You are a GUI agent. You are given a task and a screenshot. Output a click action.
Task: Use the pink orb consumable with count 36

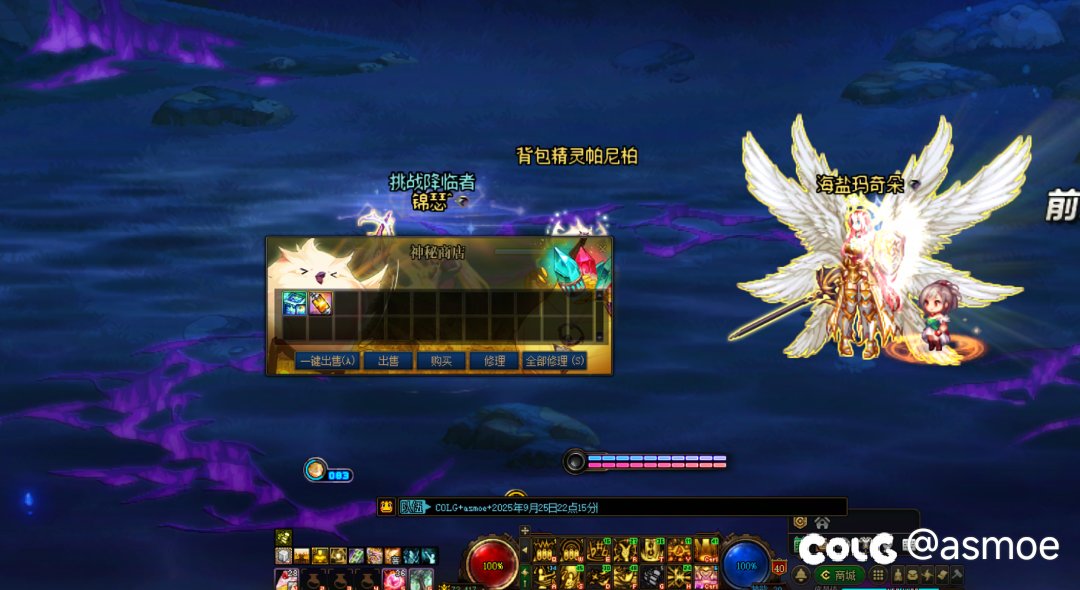pyautogui.click(x=394, y=578)
